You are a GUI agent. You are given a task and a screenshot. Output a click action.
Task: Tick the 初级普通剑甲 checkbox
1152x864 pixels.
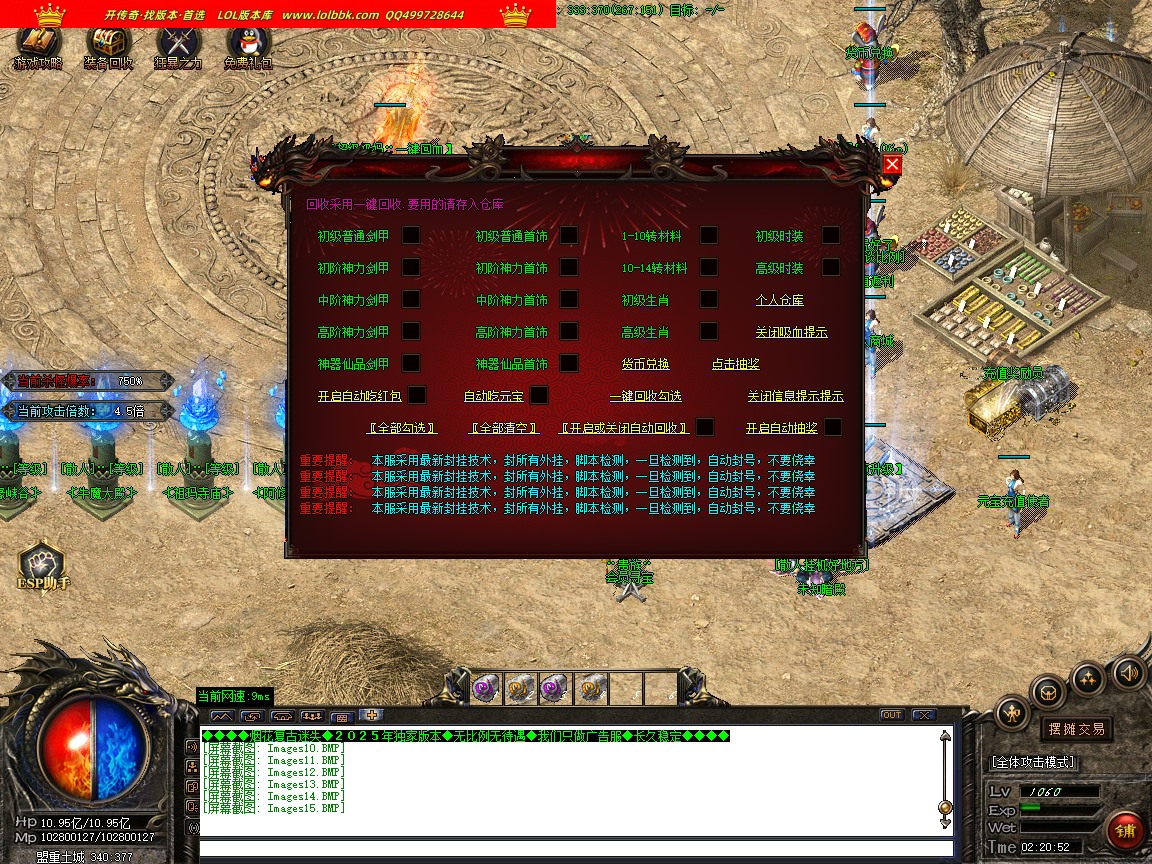tap(411, 235)
